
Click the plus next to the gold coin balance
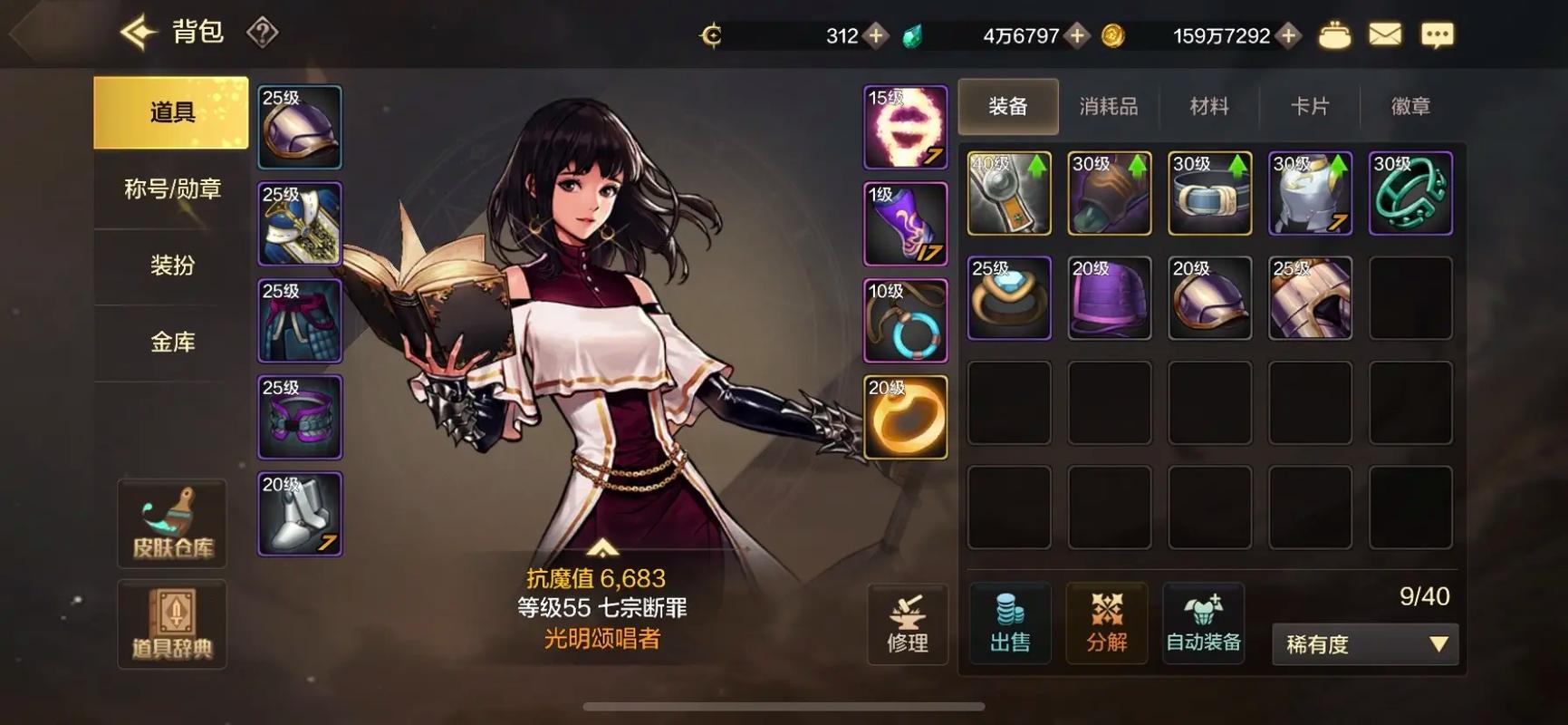coord(1287,36)
